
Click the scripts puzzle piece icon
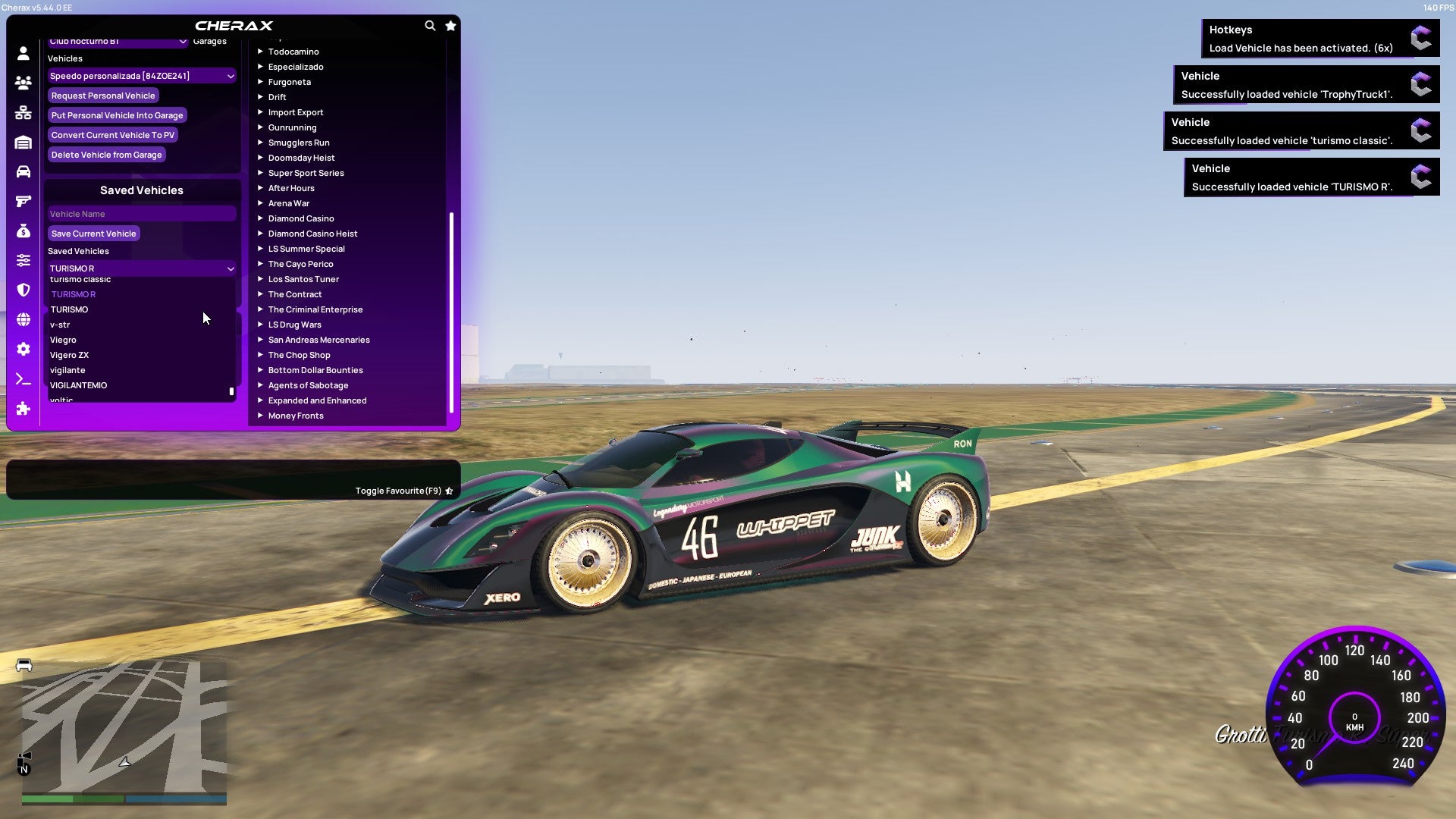point(23,408)
